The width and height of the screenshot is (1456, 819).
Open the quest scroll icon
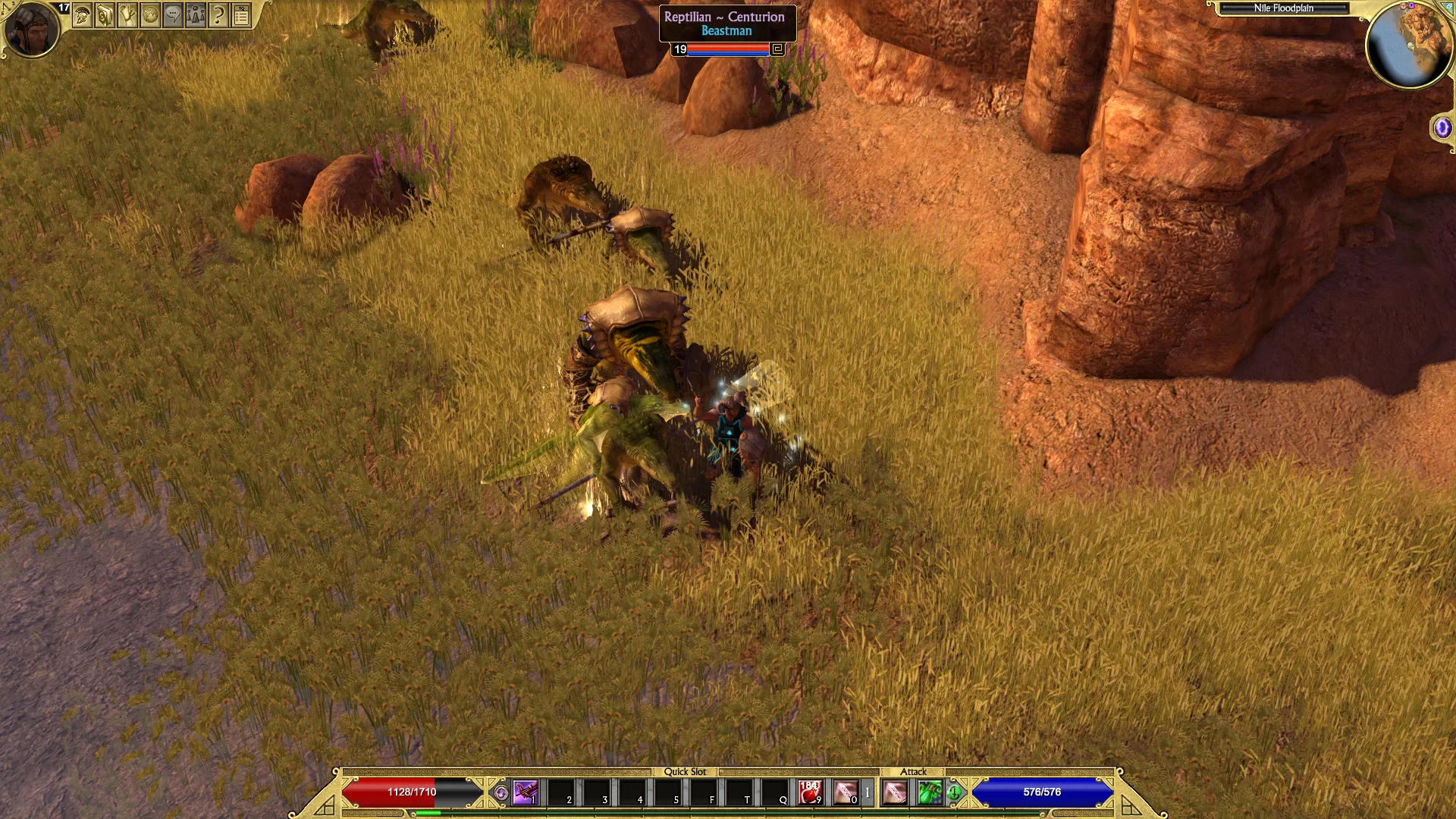point(127,14)
